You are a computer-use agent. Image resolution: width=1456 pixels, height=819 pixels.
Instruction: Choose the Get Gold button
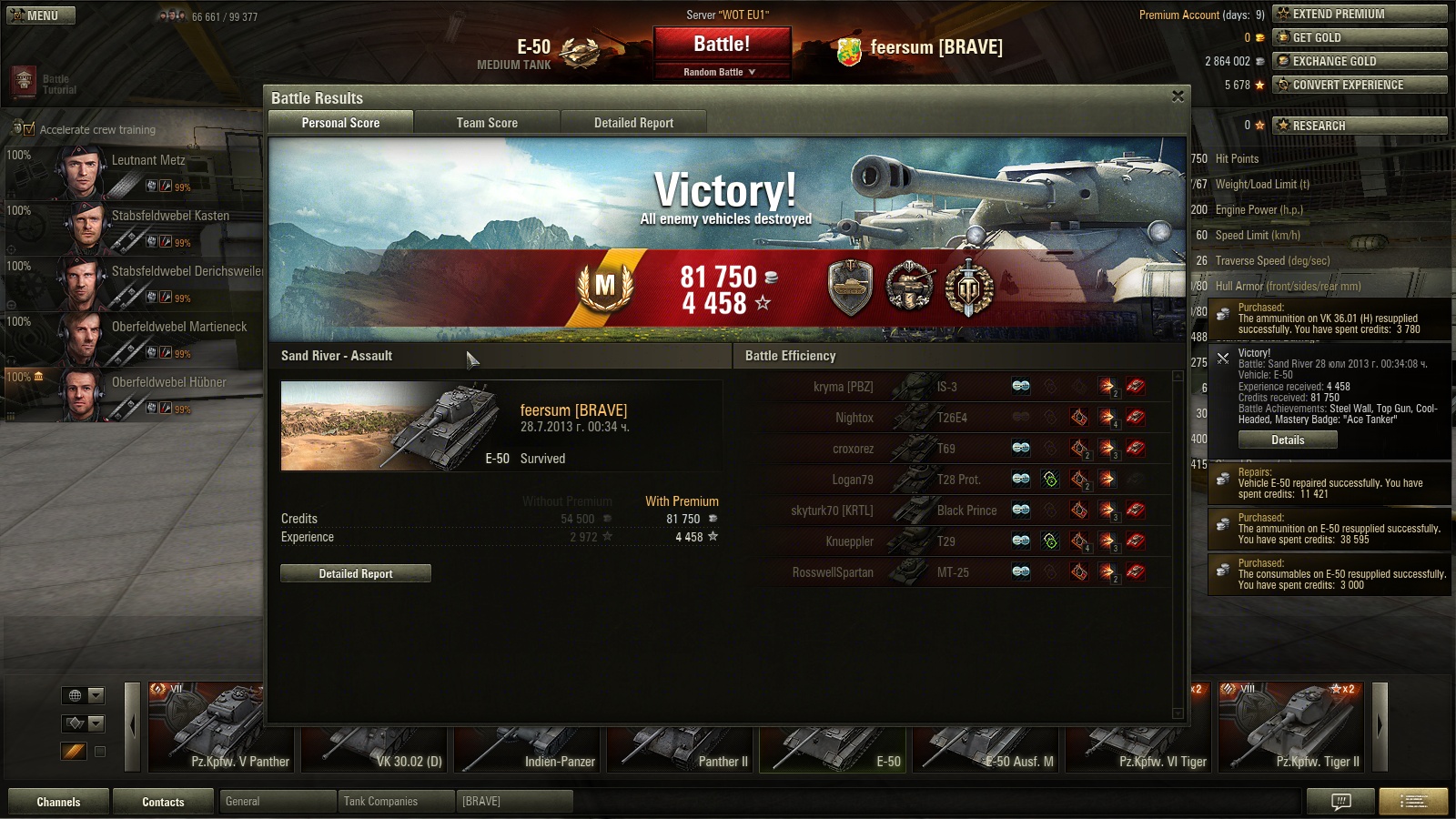(x=1360, y=37)
